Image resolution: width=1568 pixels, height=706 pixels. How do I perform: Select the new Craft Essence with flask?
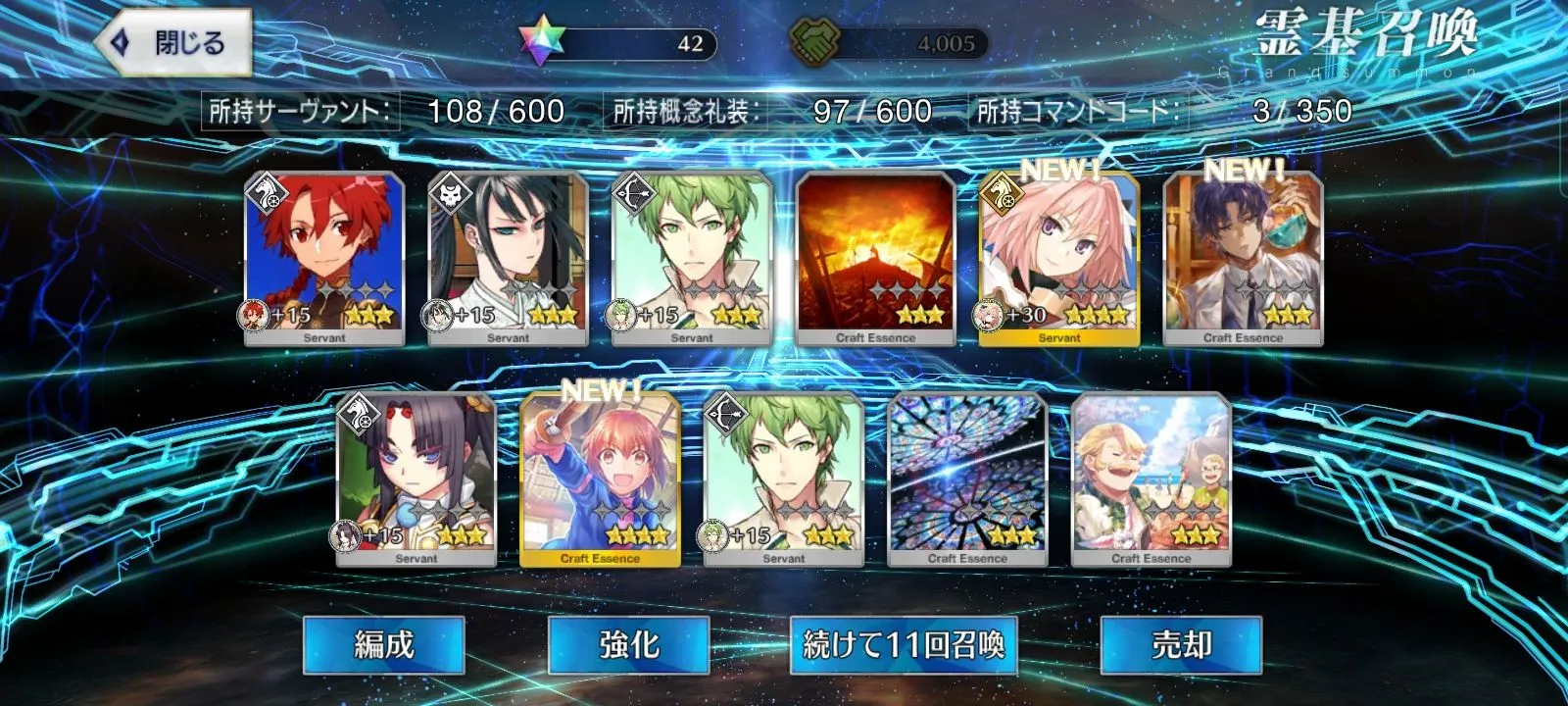coord(1243,258)
